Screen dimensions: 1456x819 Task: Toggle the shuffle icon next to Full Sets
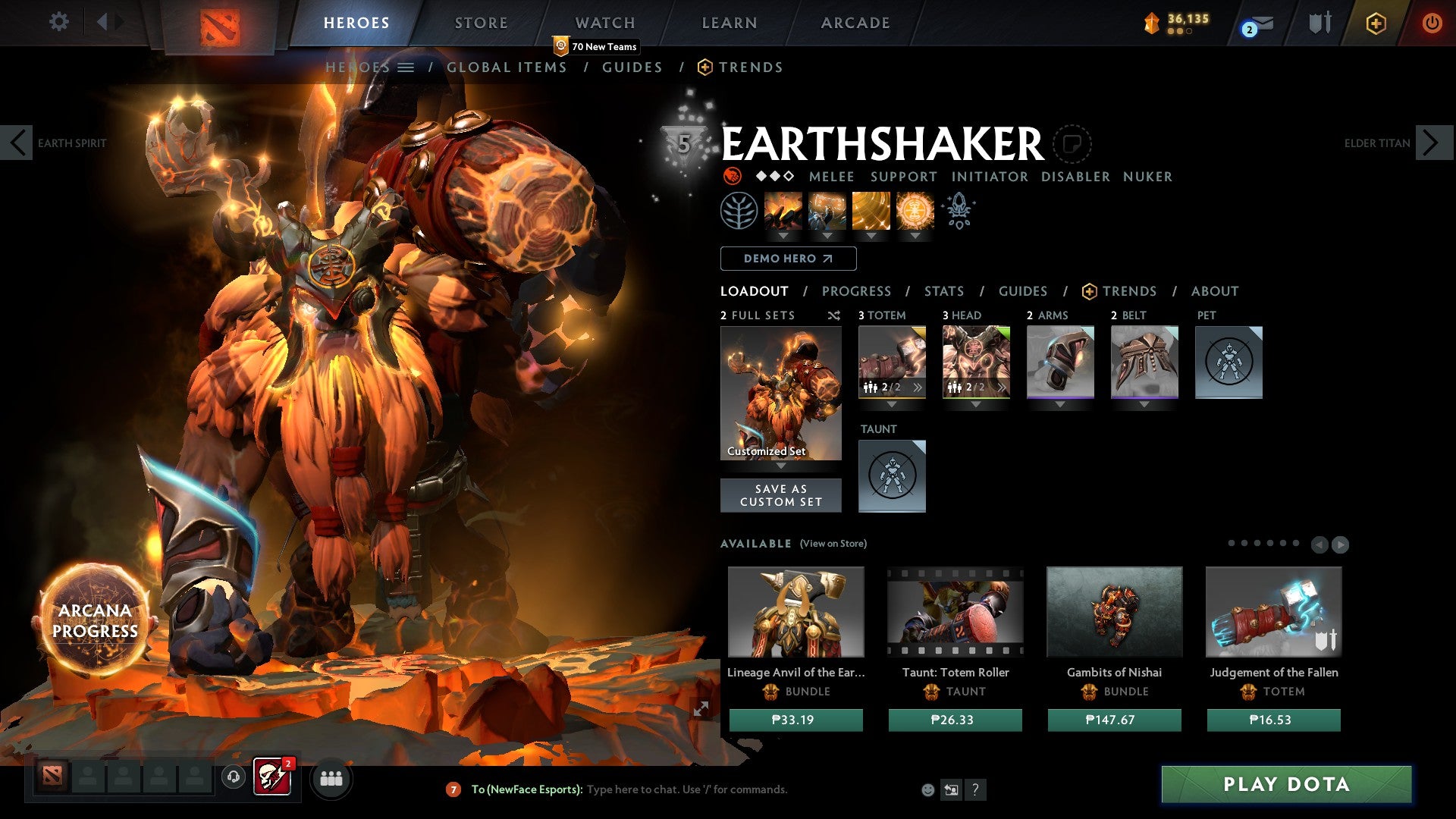pos(834,315)
